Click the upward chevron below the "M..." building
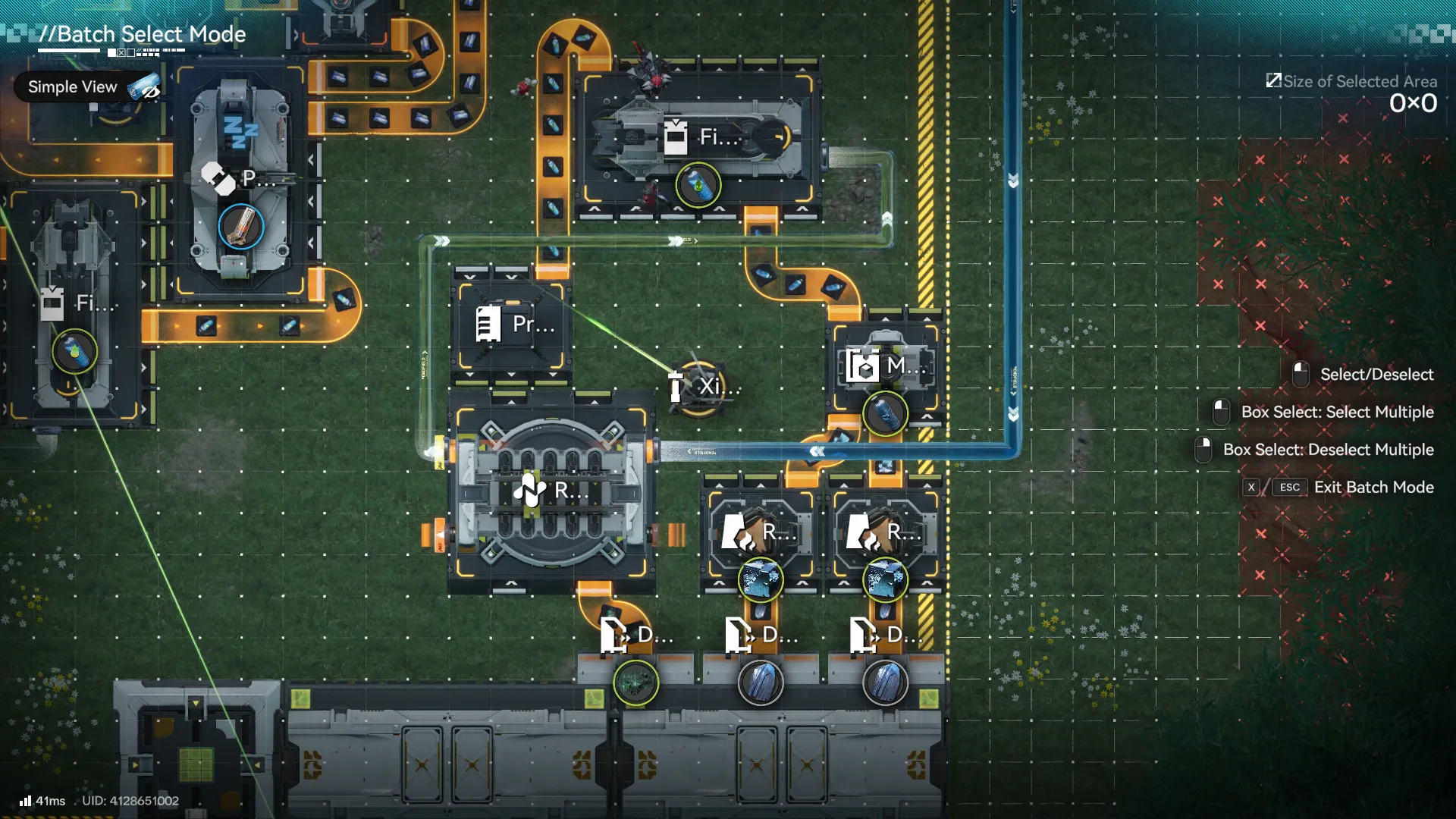This screenshot has width=1456, height=819. click(927, 416)
